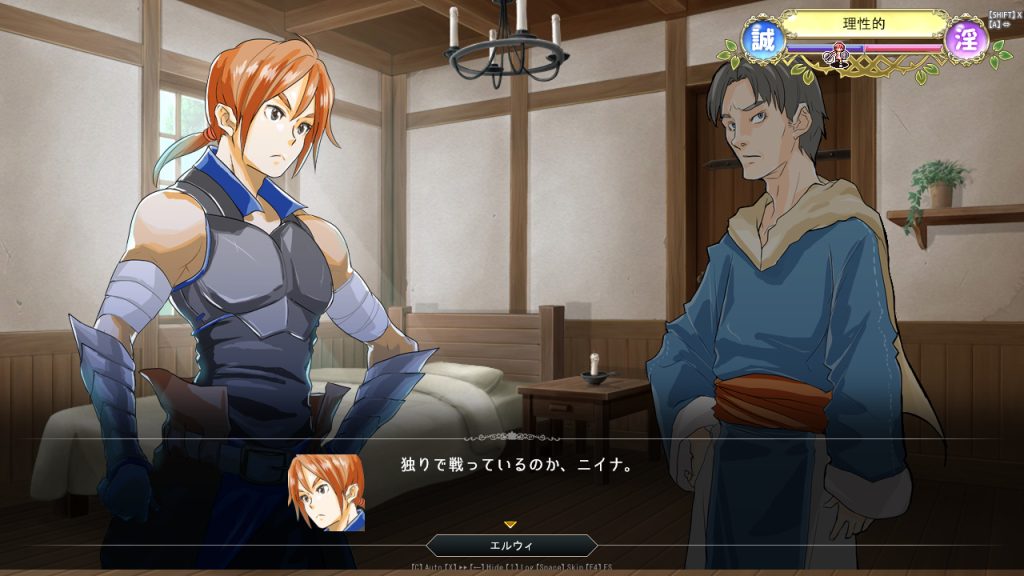The height and width of the screenshot is (576, 1024).
Task: Select the purple 淫 orb icon
Action: pos(966,41)
